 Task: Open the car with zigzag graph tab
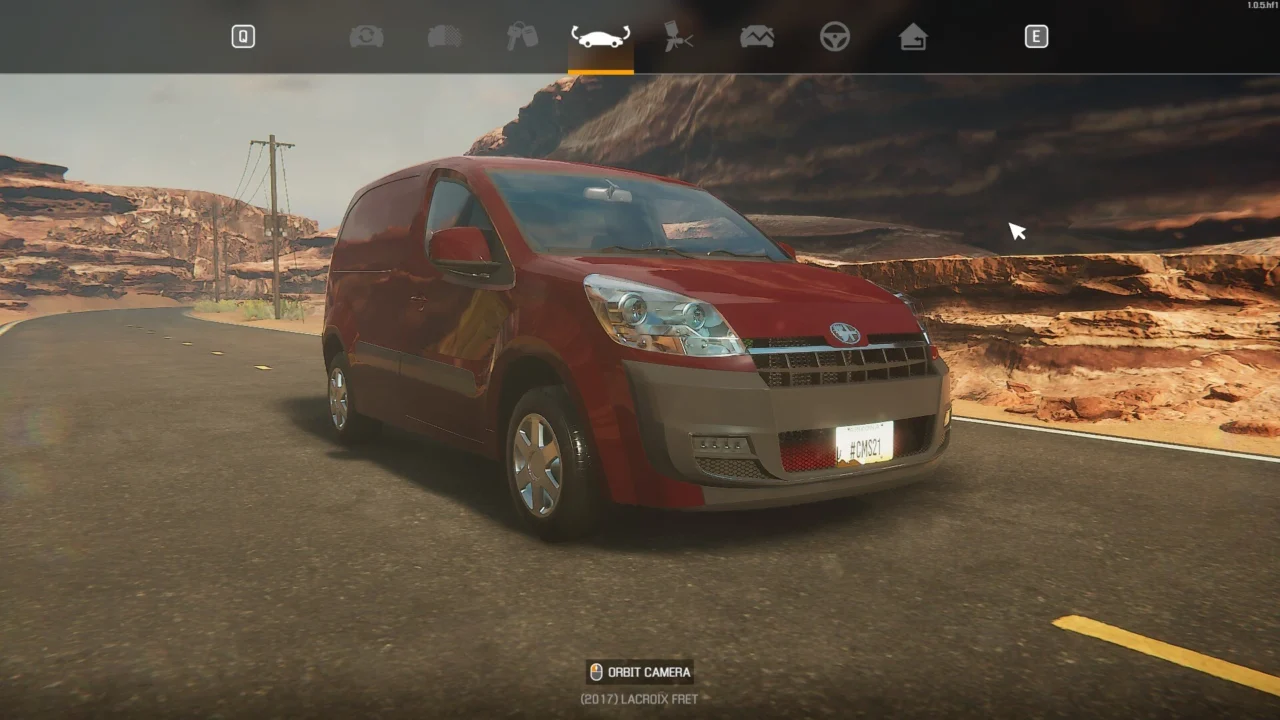point(757,37)
